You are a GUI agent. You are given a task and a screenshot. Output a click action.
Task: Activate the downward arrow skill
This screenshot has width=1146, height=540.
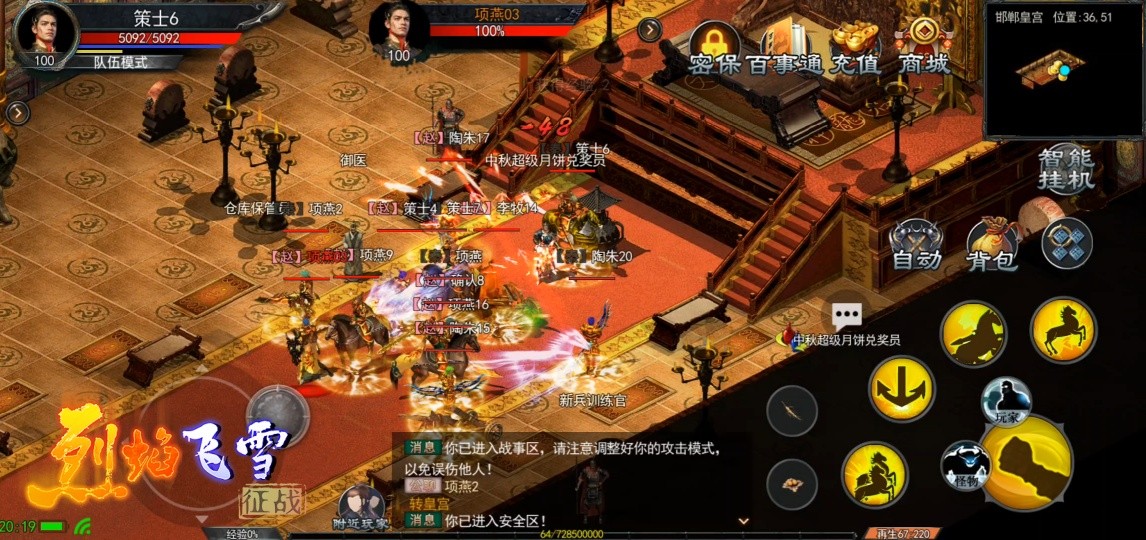pos(901,388)
